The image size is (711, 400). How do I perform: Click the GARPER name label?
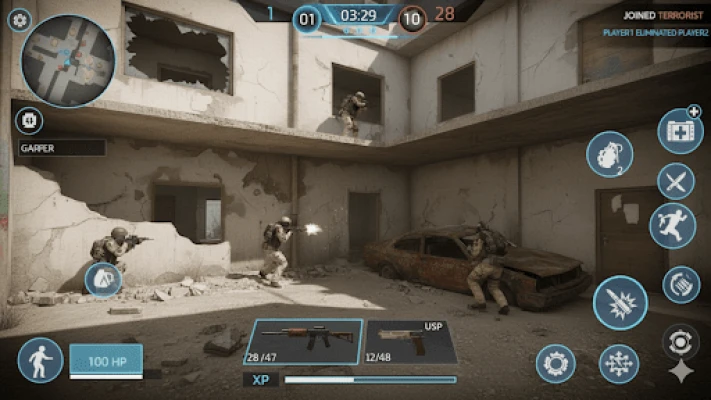[x=60, y=148]
